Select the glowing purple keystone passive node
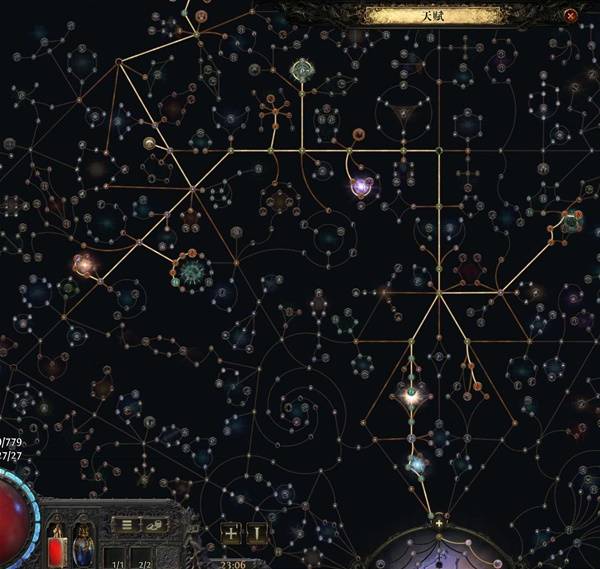This screenshot has width=600, height=569. [361, 186]
